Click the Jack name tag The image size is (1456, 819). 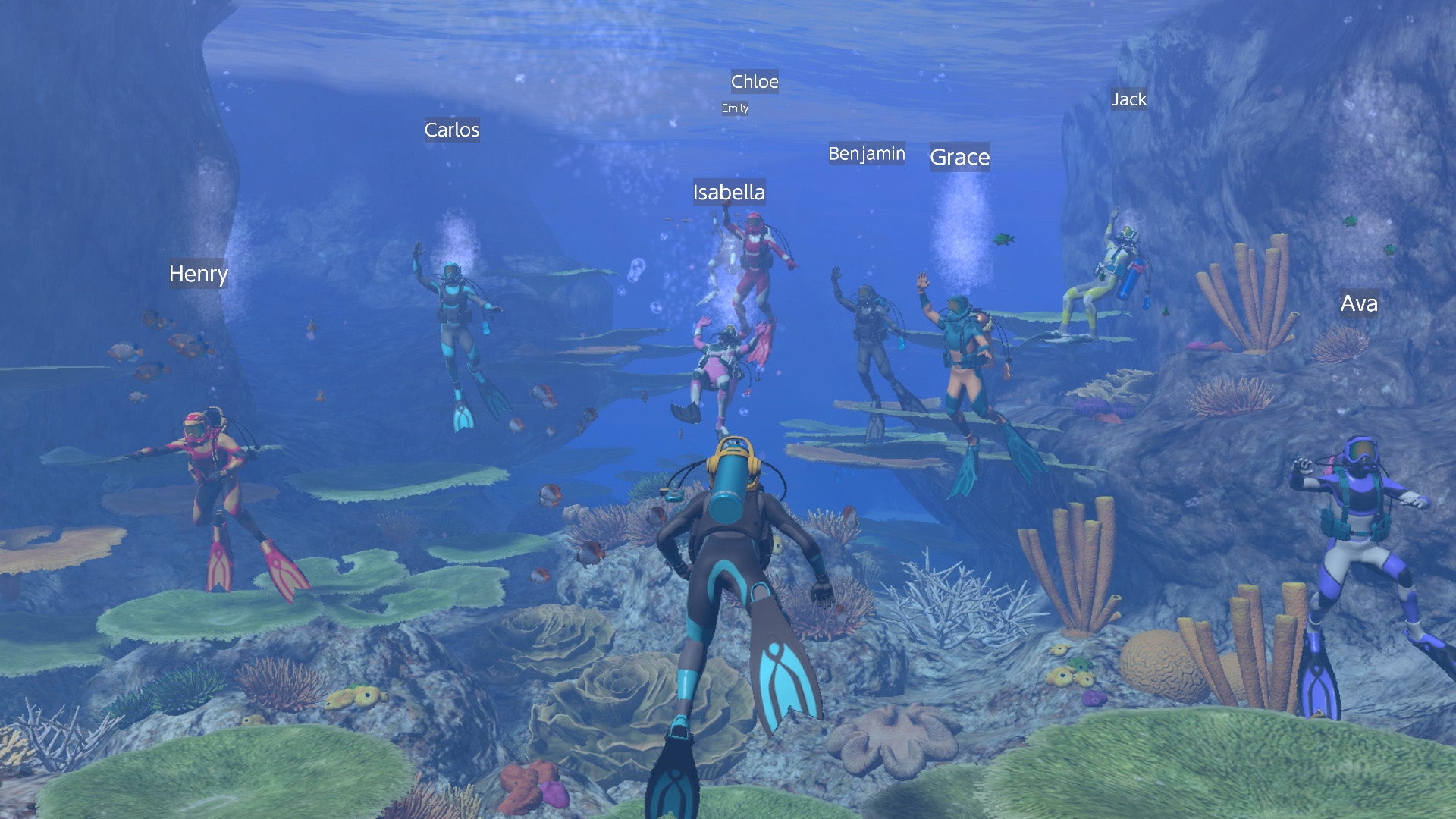coord(1128,99)
